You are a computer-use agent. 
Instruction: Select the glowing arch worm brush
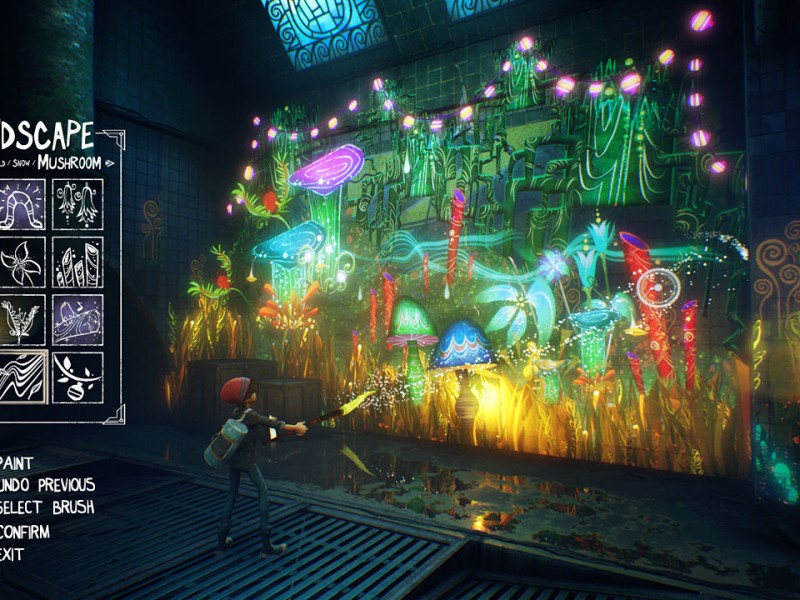pos(21,205)
